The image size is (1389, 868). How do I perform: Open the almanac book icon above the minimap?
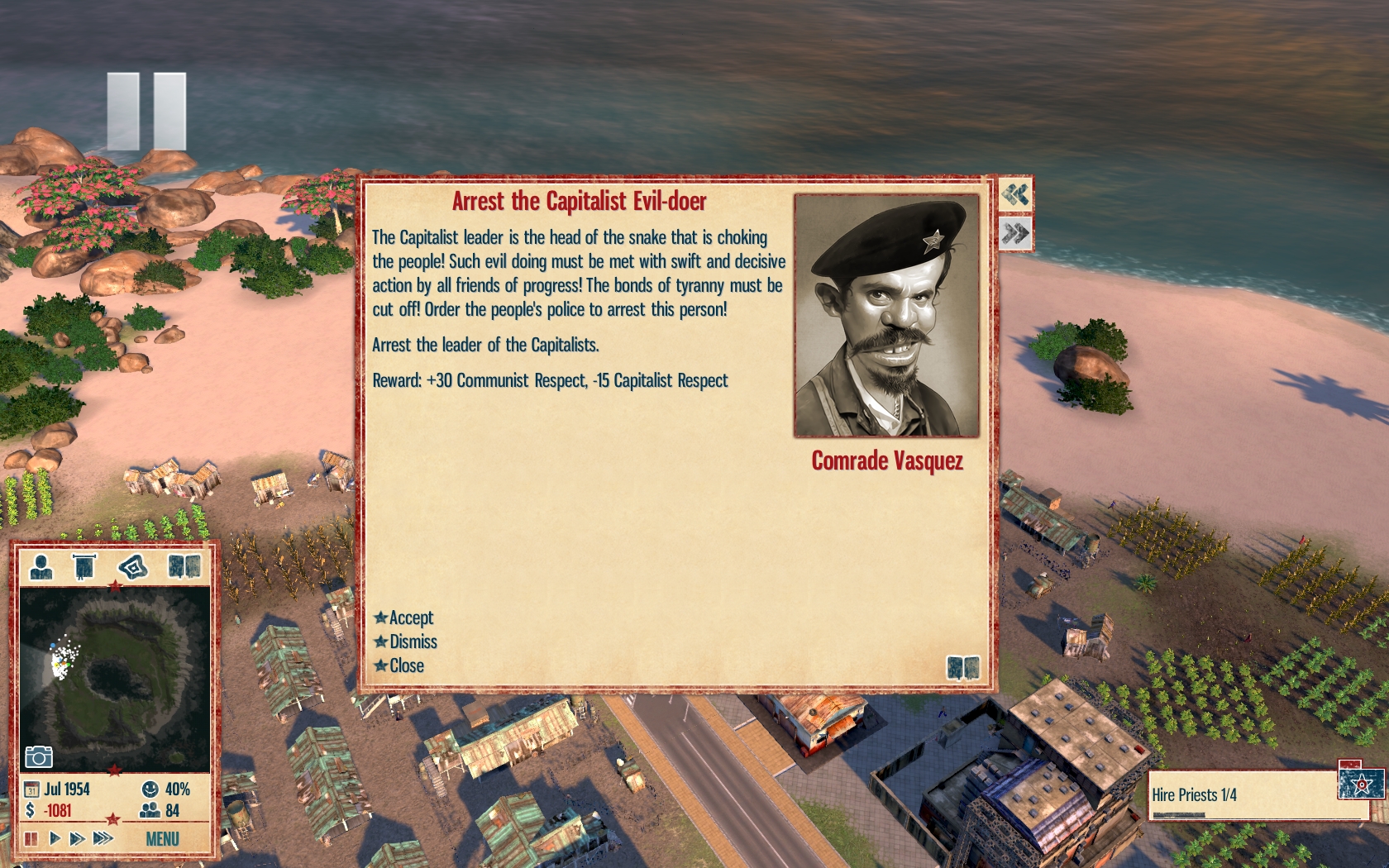coord(184,566)
